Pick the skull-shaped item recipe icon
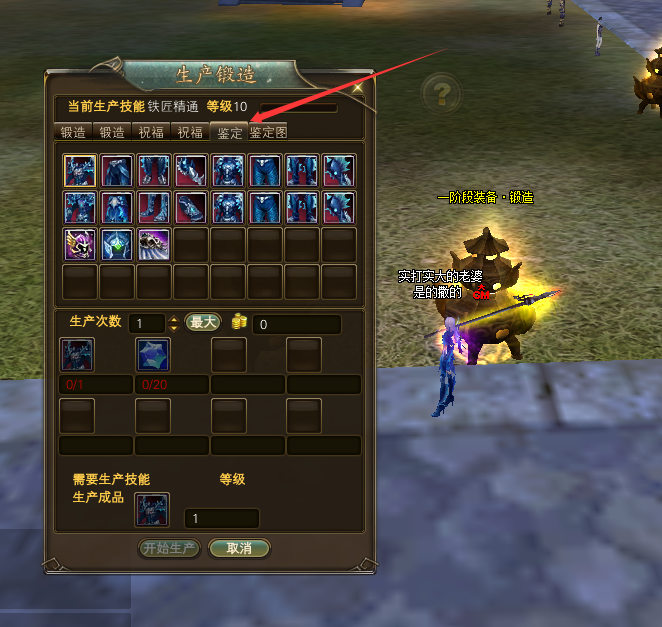This screenshot has height=627, width=662. (154, 244)
